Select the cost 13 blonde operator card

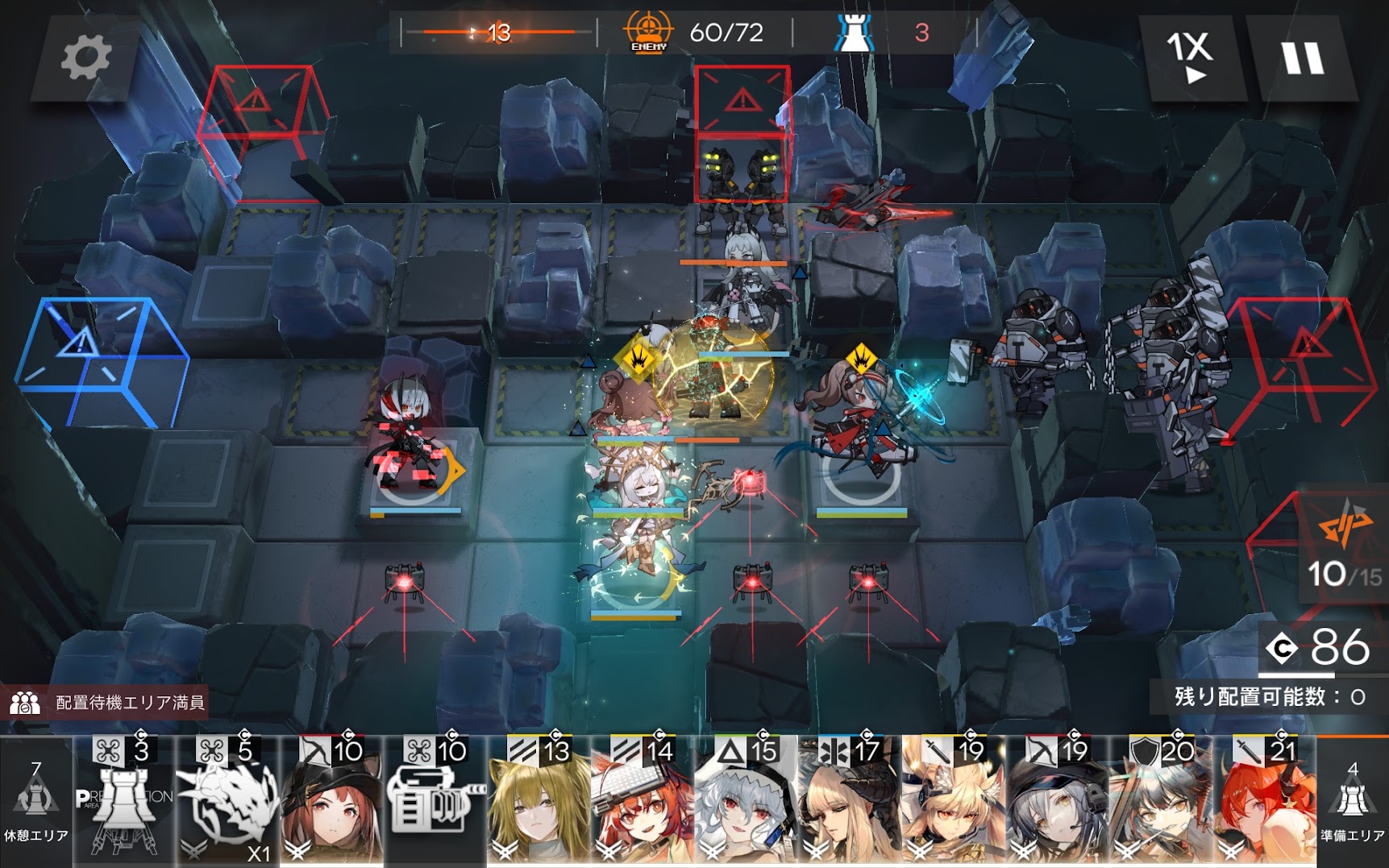point(539,802)
